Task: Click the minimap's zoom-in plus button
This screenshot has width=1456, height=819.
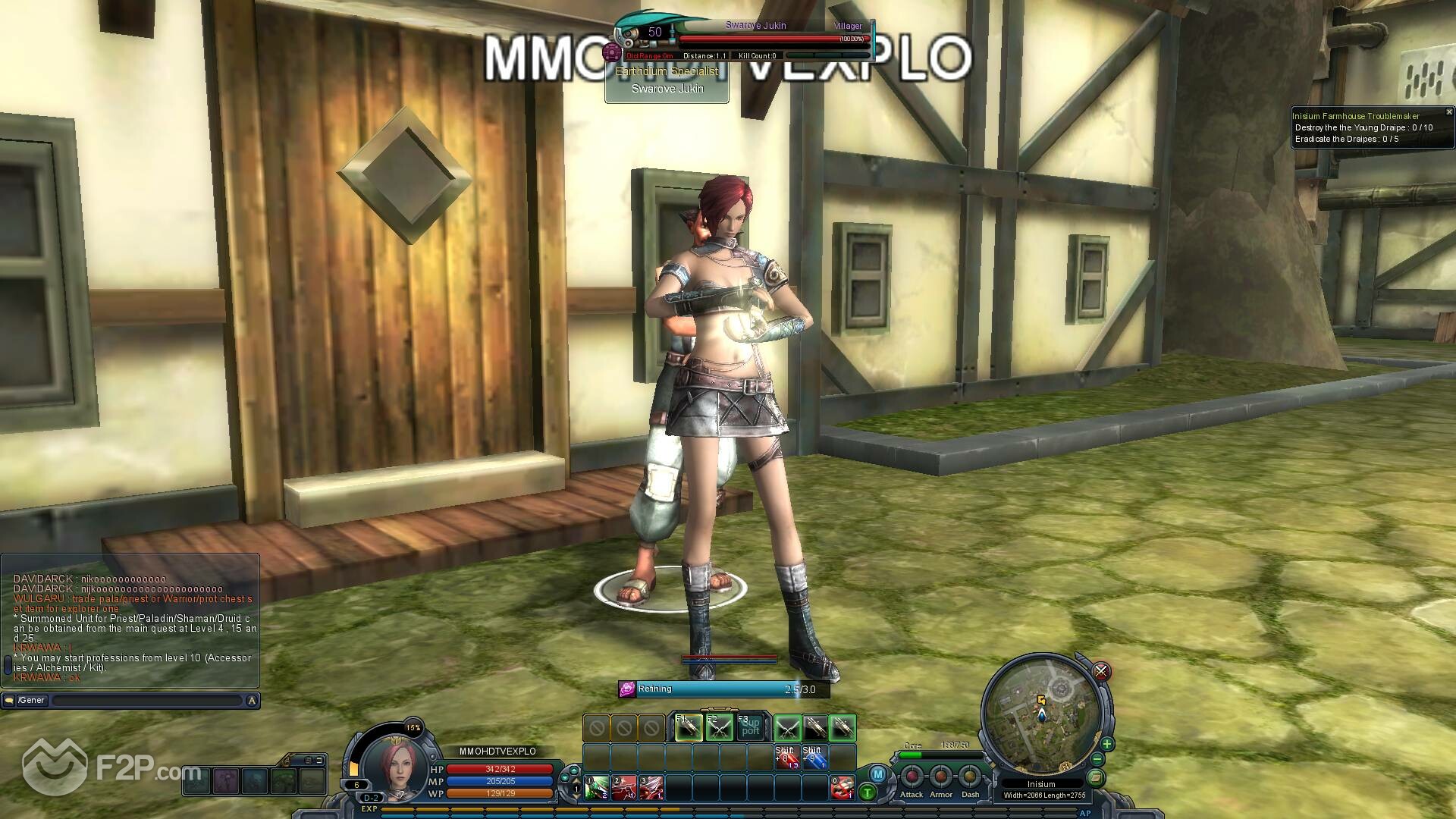Action: (1106, 744)
